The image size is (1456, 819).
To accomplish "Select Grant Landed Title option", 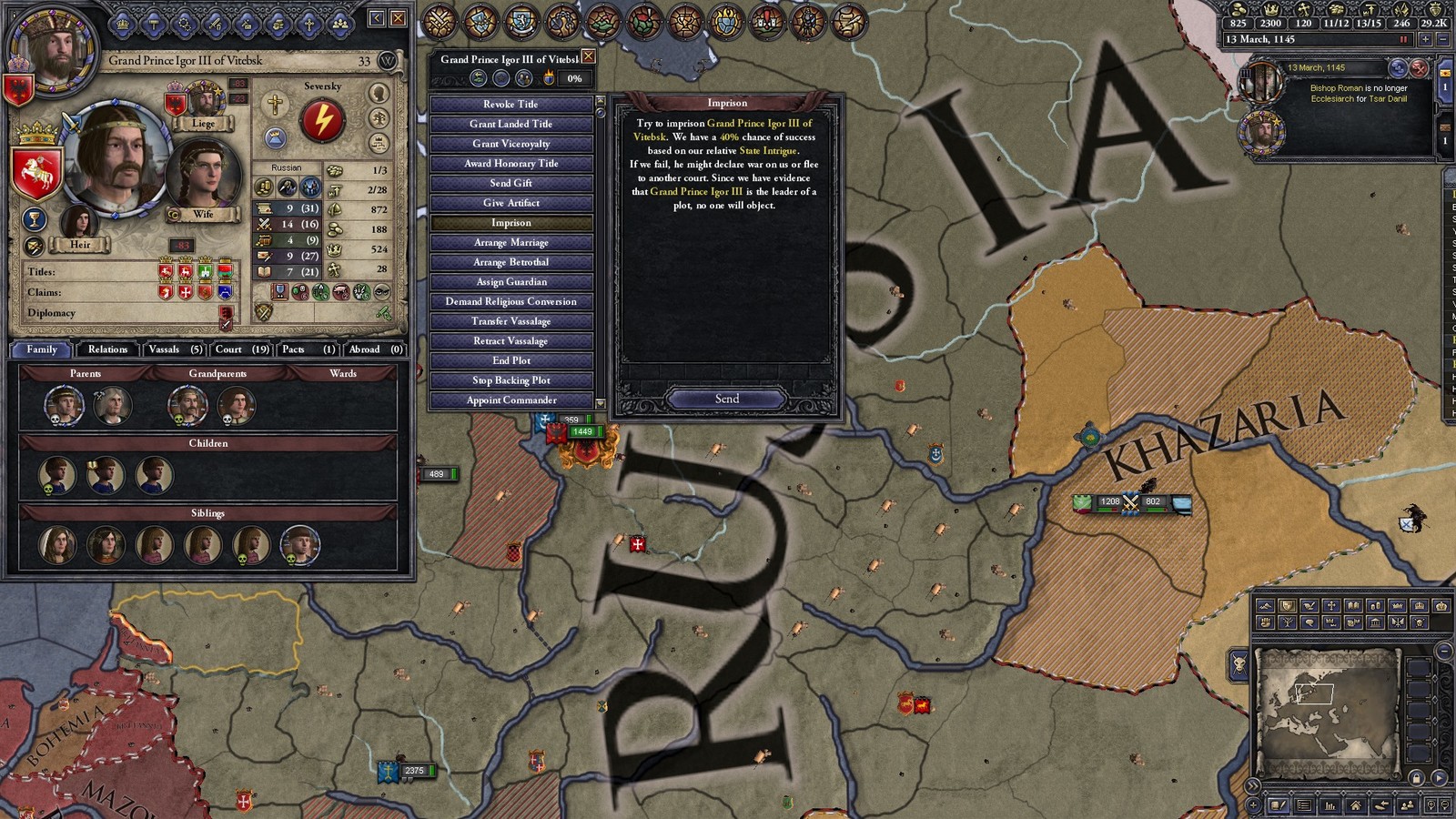I will coord(511,124).
